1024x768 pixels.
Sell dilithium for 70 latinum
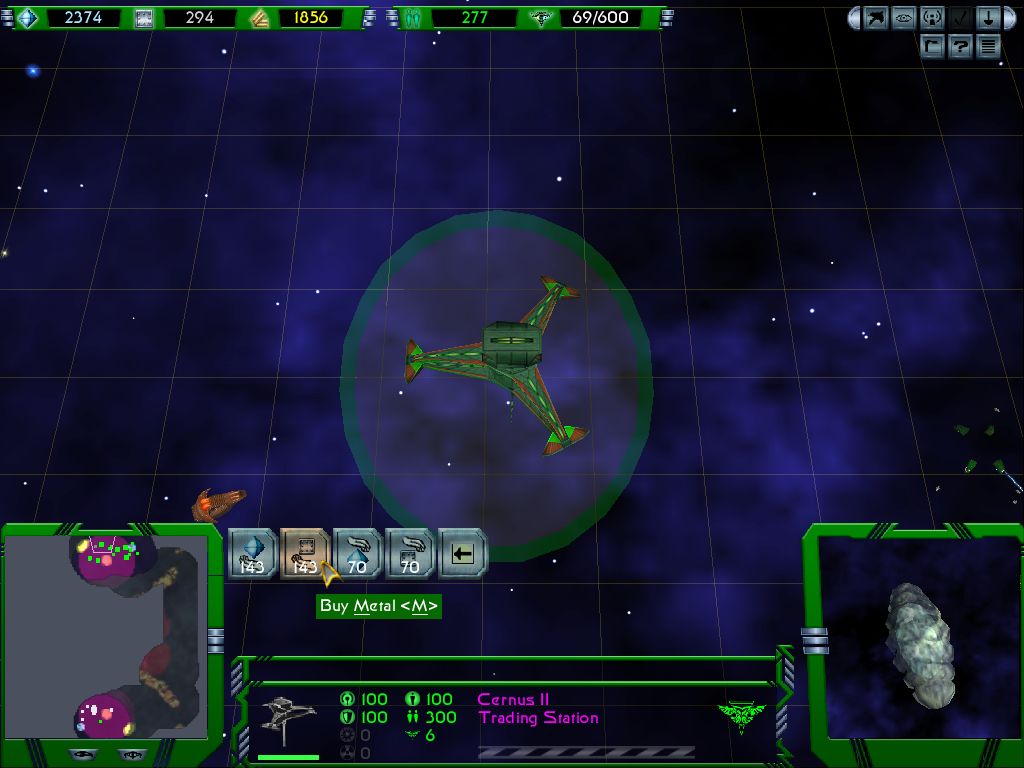pos(357,552)
